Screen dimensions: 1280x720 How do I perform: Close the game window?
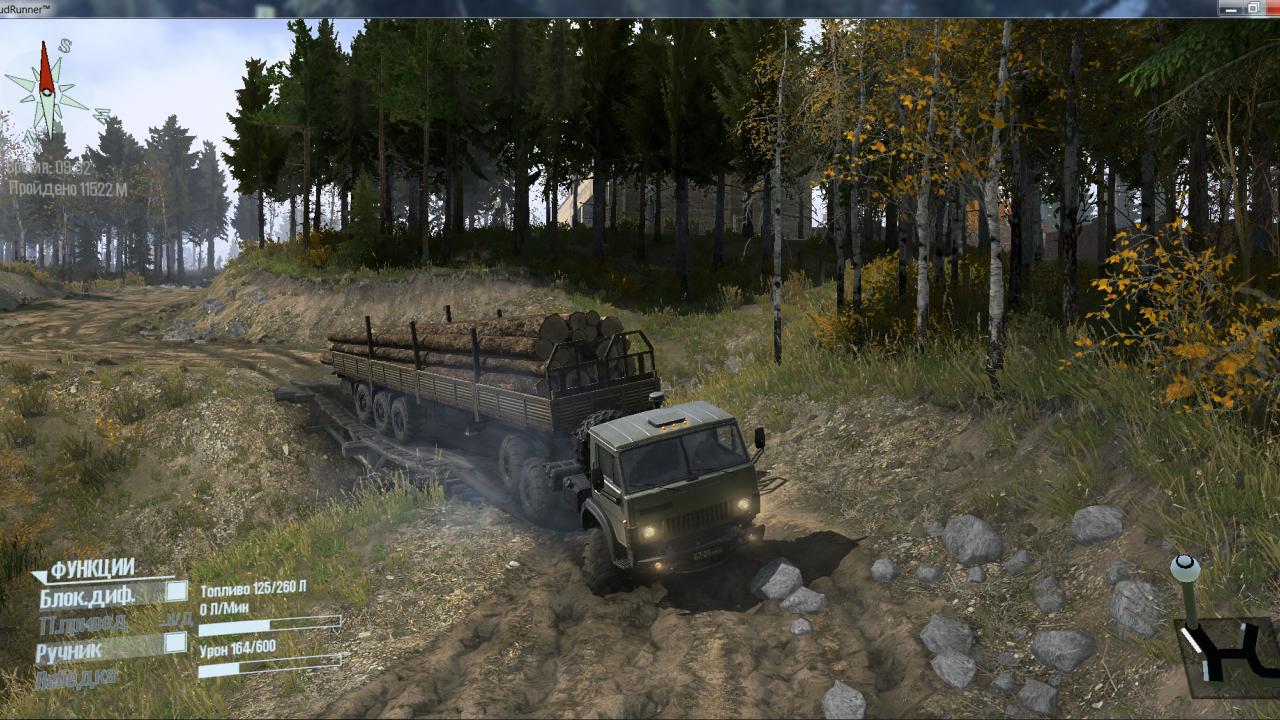tap(1271, 8)
